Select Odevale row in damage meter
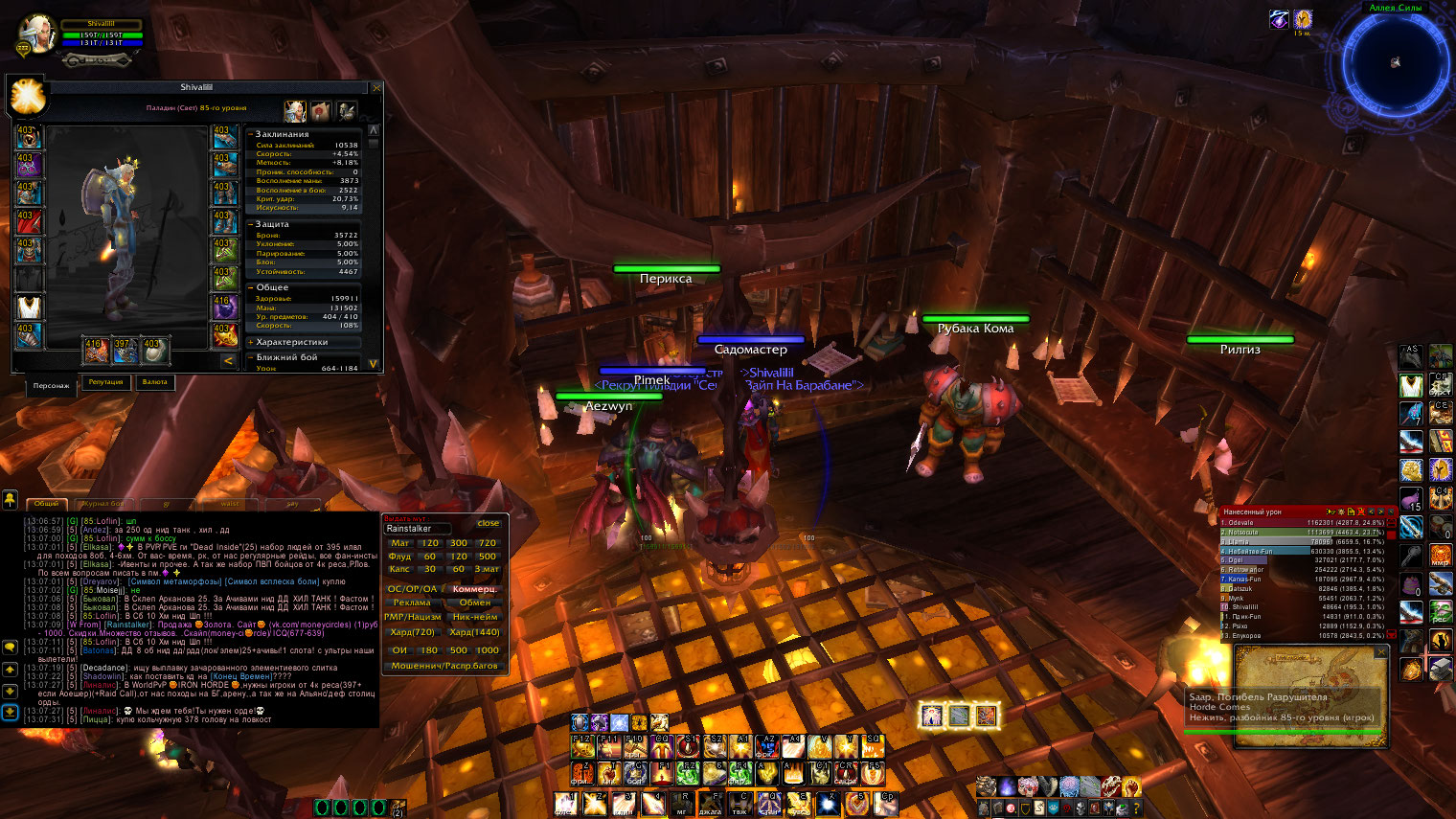The width and height of the screenshot is (1456, 819). (1303, 523)
